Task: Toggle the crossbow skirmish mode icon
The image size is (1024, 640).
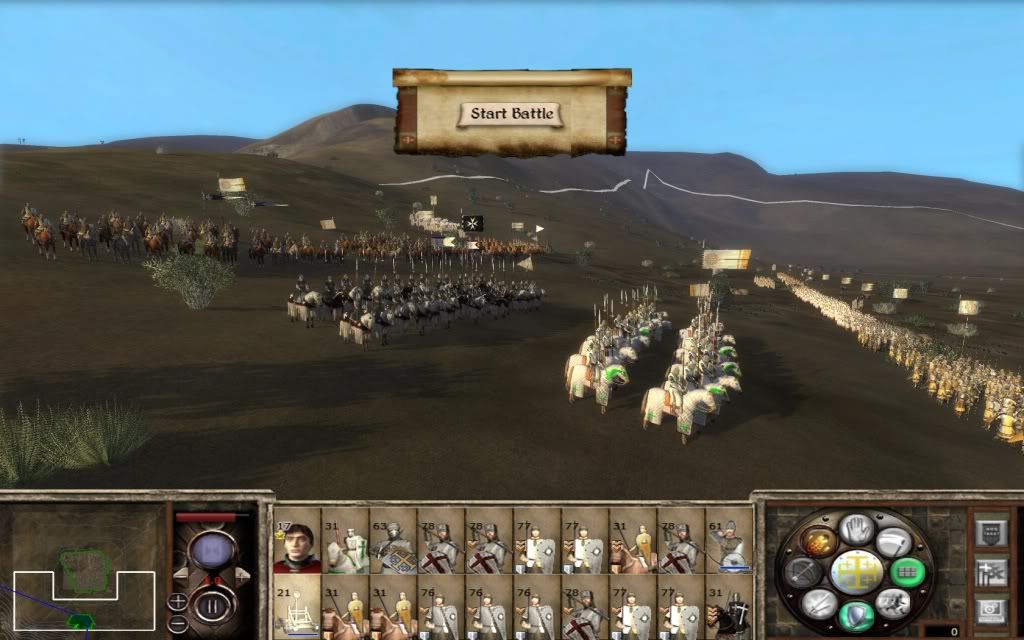Action: [803, 572]
